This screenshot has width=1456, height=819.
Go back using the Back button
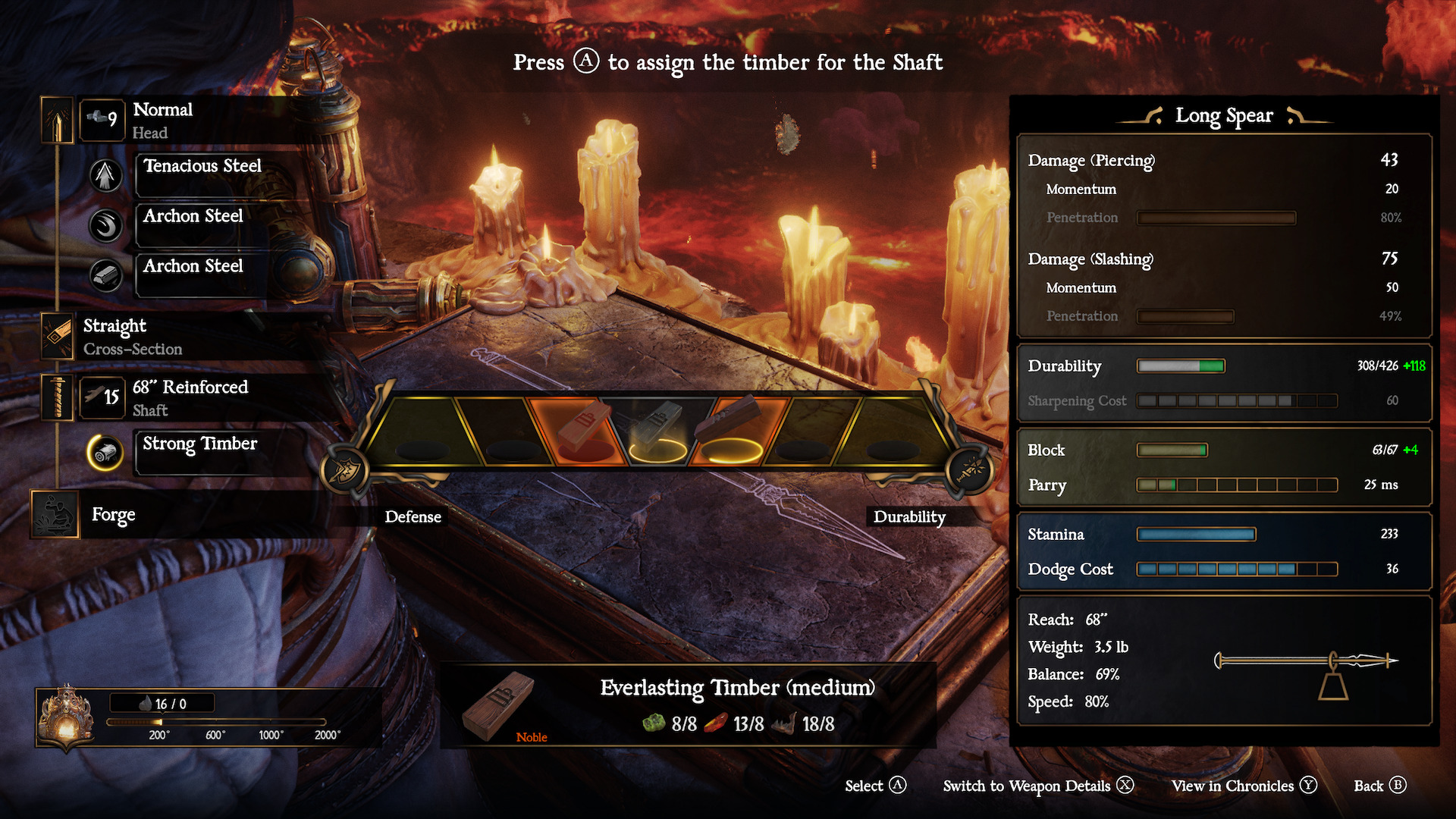click(x=1379, y=786)
